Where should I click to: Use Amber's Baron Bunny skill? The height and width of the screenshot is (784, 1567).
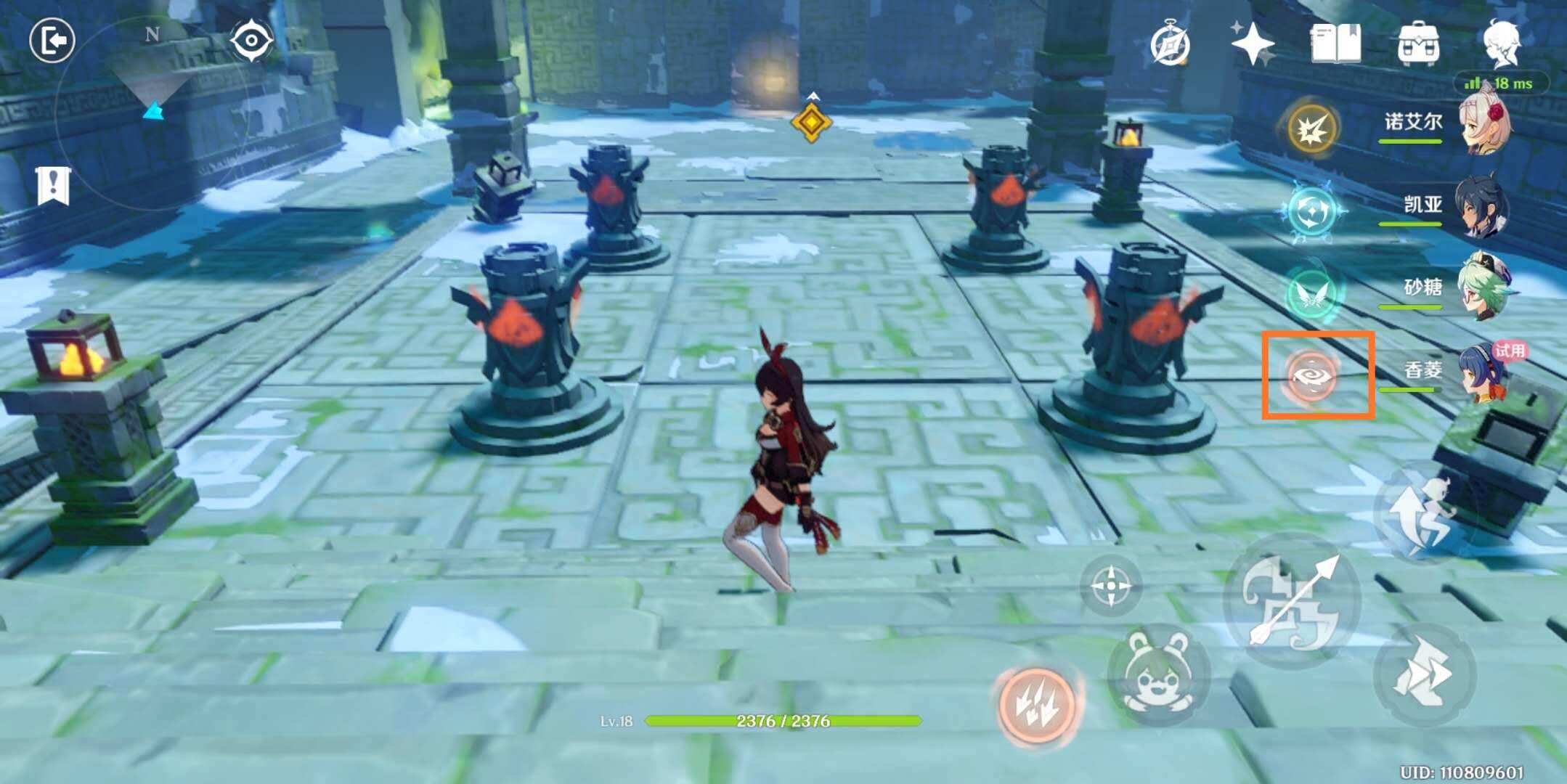1158,674
